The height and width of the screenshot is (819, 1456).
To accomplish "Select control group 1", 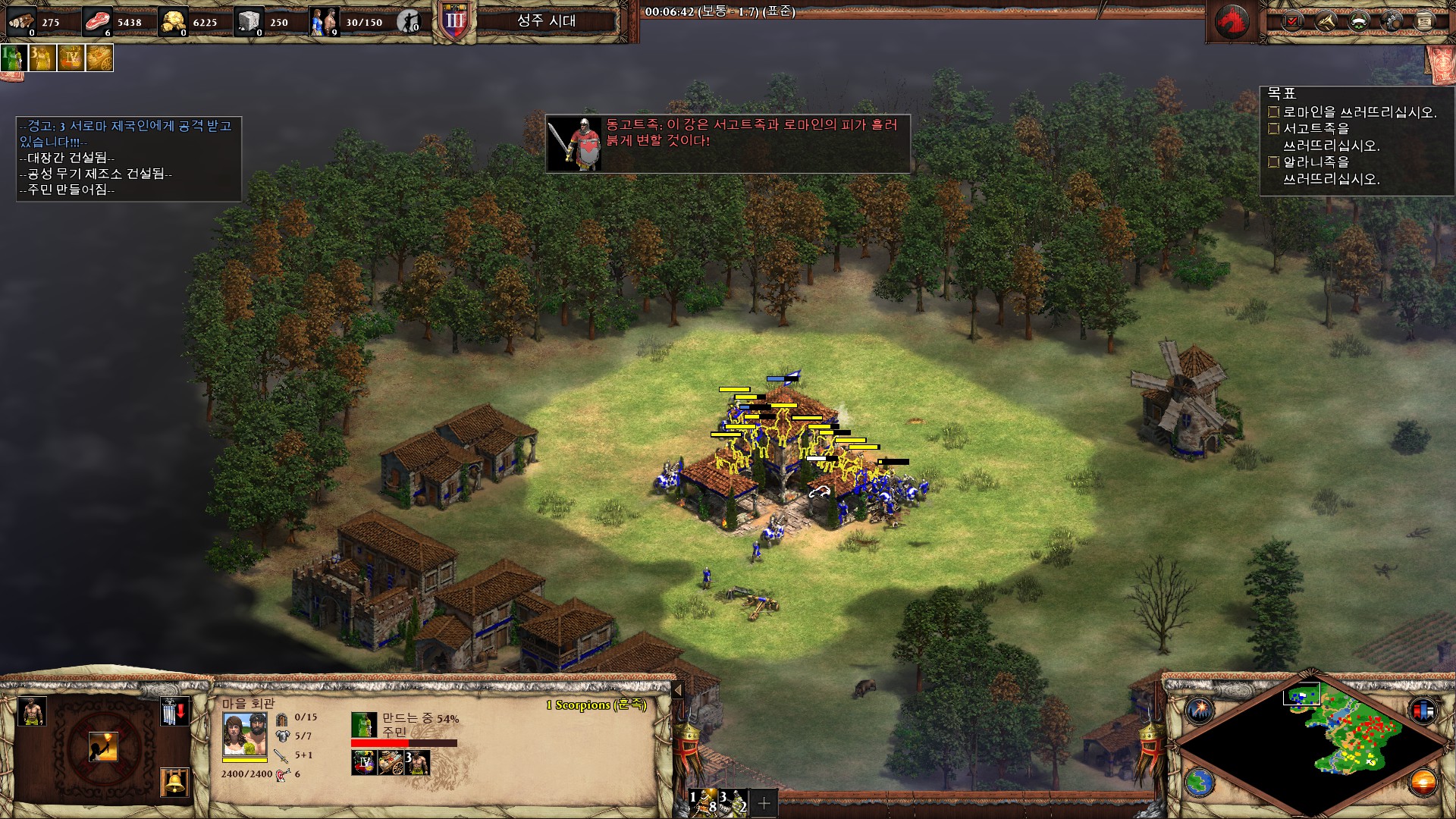I will tap(703, 801).
